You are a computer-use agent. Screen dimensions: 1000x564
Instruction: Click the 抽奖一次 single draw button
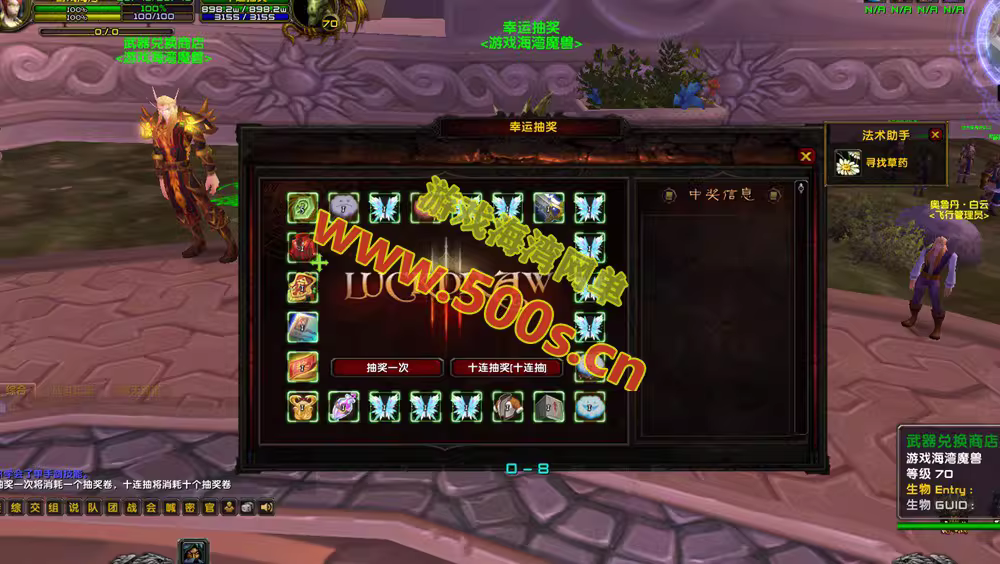(386, 367)
